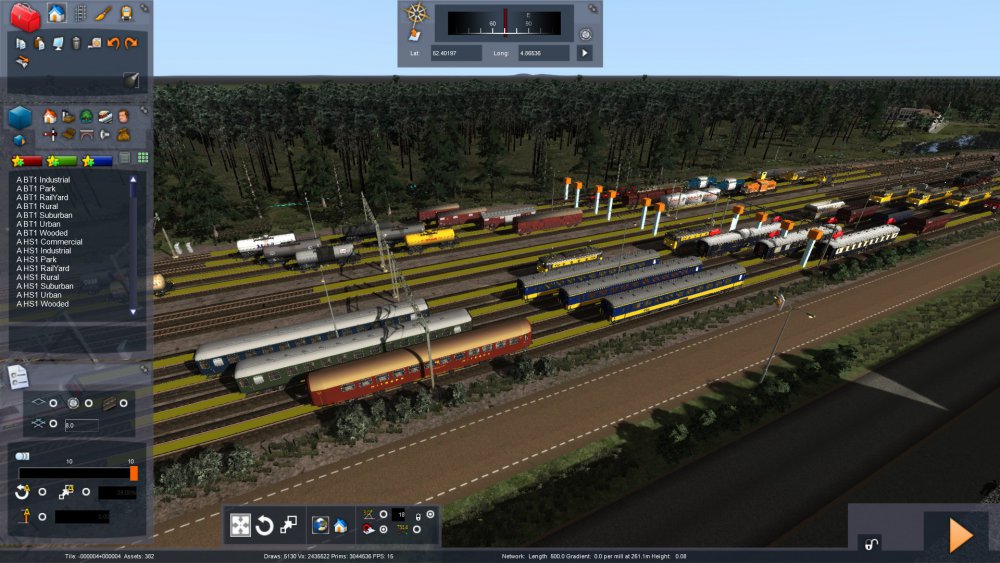The image size is (1000, 563).
Task: Select the house object tools tab
Action: (x=56, y=13)
